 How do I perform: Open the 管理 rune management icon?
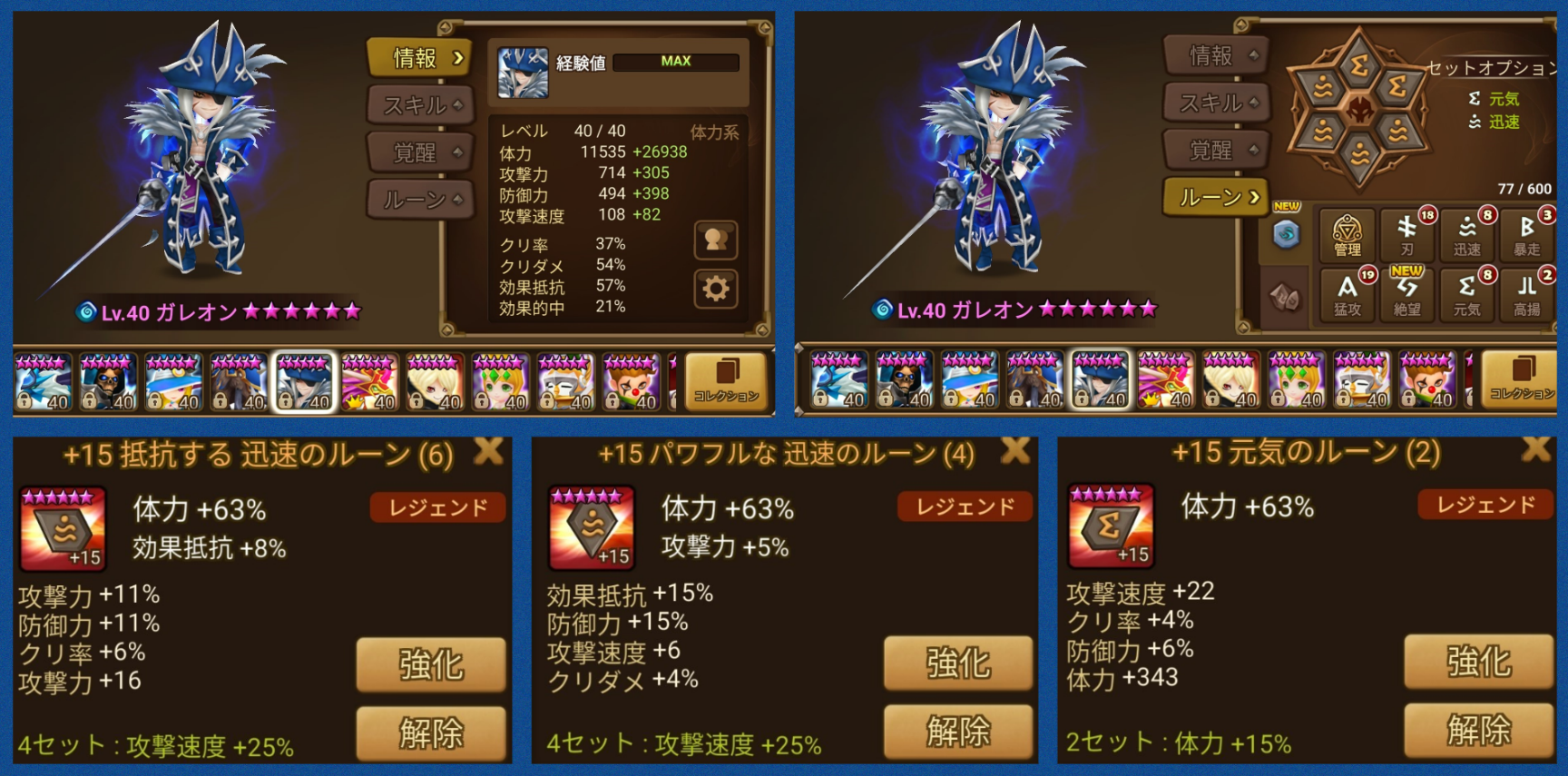tap(1347, 234)
